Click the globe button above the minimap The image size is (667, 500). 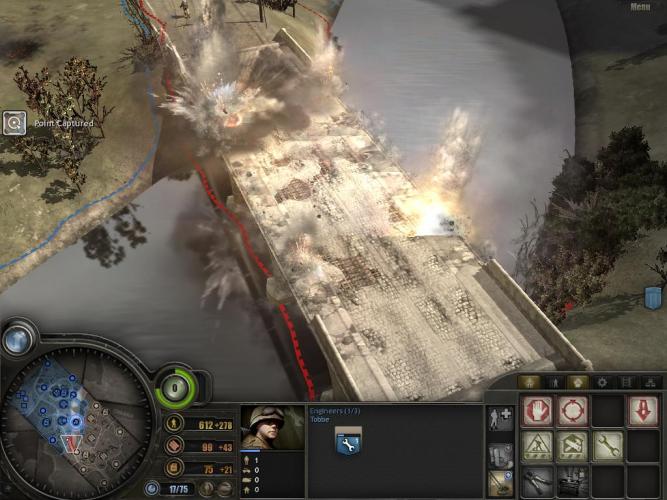coord(16,340)
